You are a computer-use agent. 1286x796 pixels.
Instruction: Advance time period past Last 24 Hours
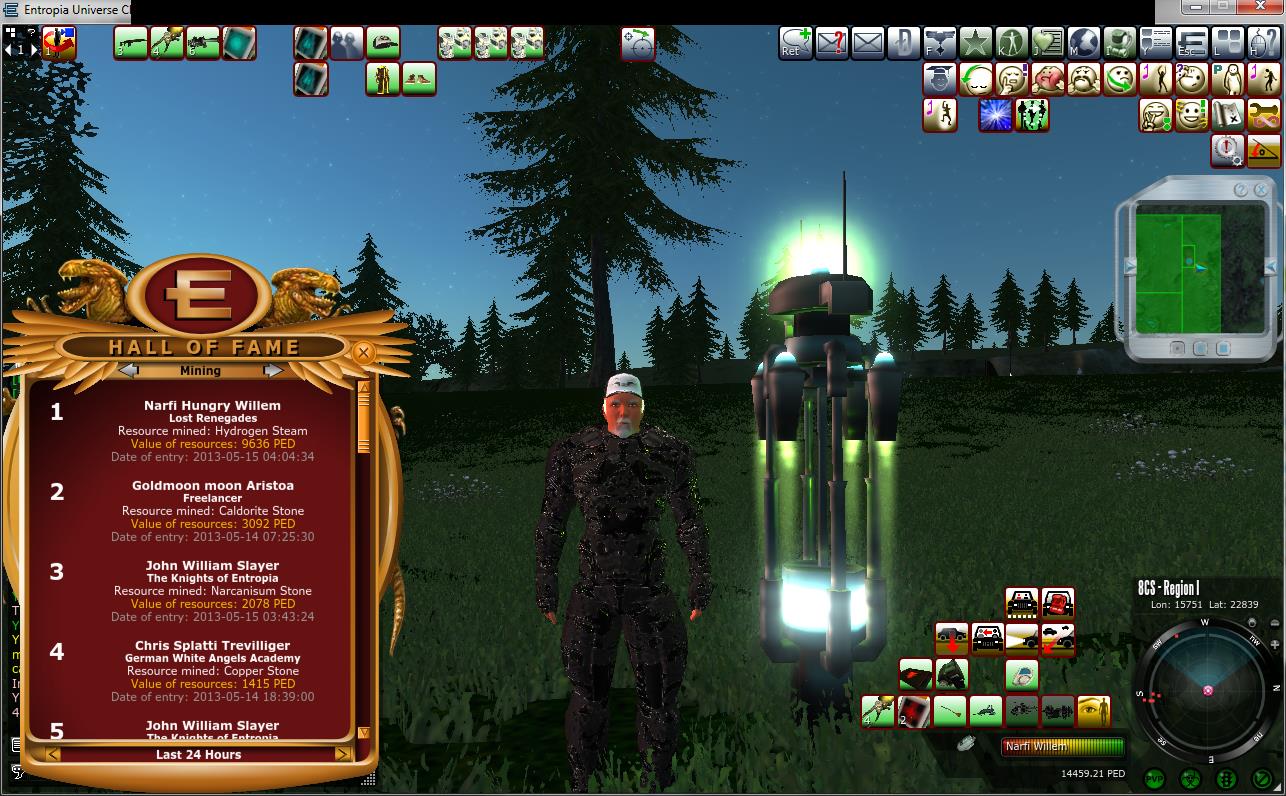(342, 754)
